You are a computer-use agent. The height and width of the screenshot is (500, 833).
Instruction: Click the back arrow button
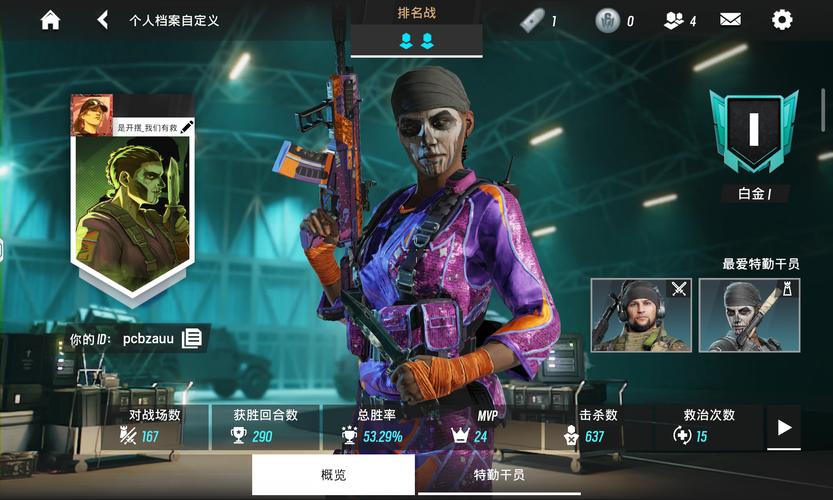pyautogui.click(x=102, y=20)
